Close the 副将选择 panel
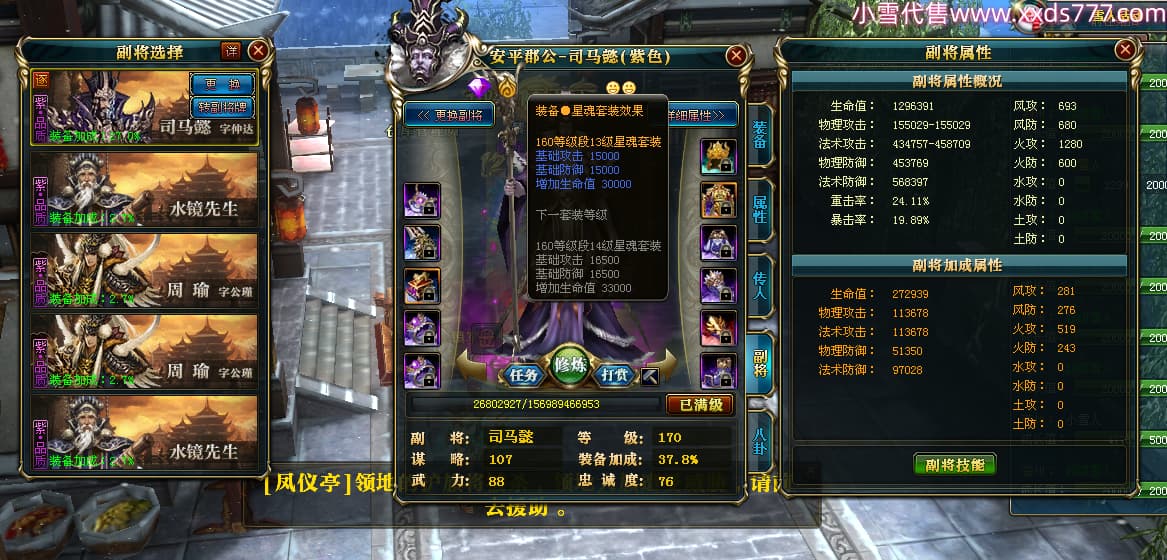1167x560 pixels. 258,50
